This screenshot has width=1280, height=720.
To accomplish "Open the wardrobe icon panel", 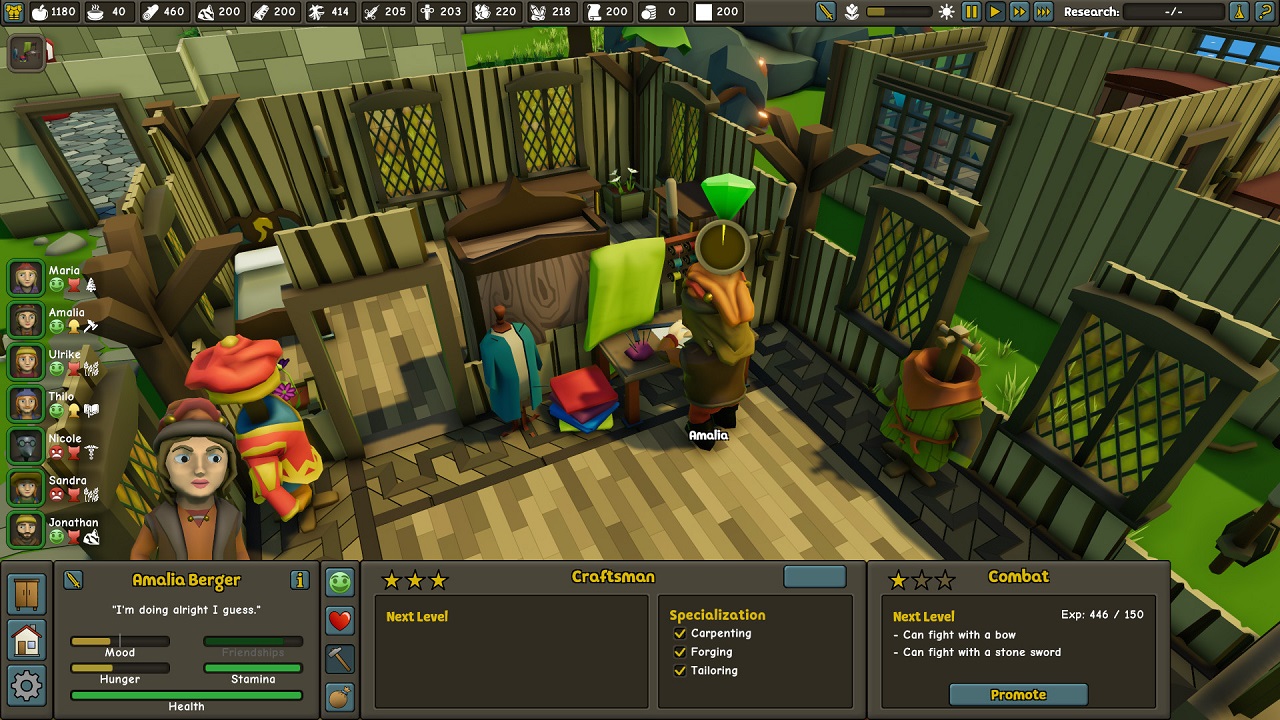I will coord(27,594).
